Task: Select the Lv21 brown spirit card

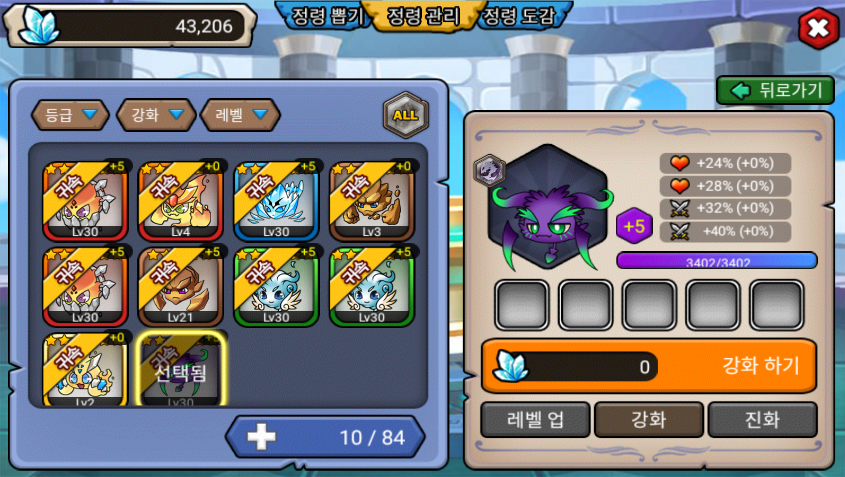Action: pyautogui.click(x=180, y=287)
